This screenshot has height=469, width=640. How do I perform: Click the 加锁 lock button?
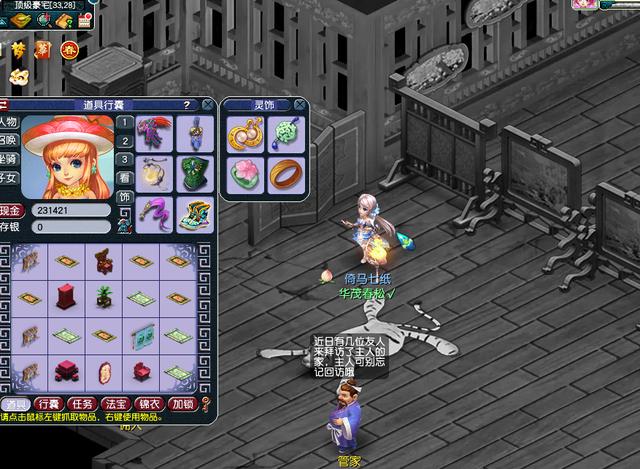pyautogui.click(x=182, y=404)
